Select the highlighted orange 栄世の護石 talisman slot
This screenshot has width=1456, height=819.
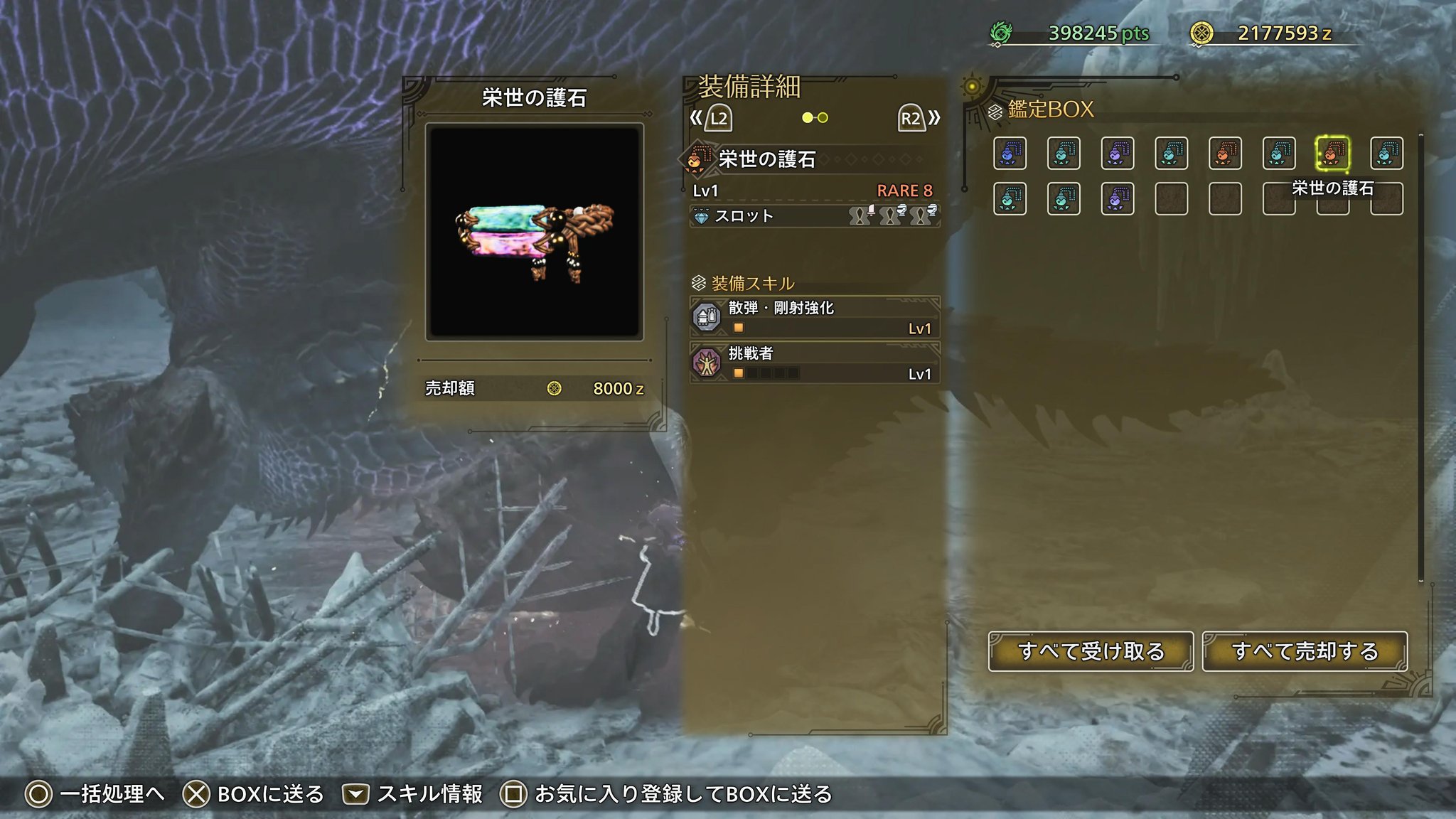(x=1332, y=154)
